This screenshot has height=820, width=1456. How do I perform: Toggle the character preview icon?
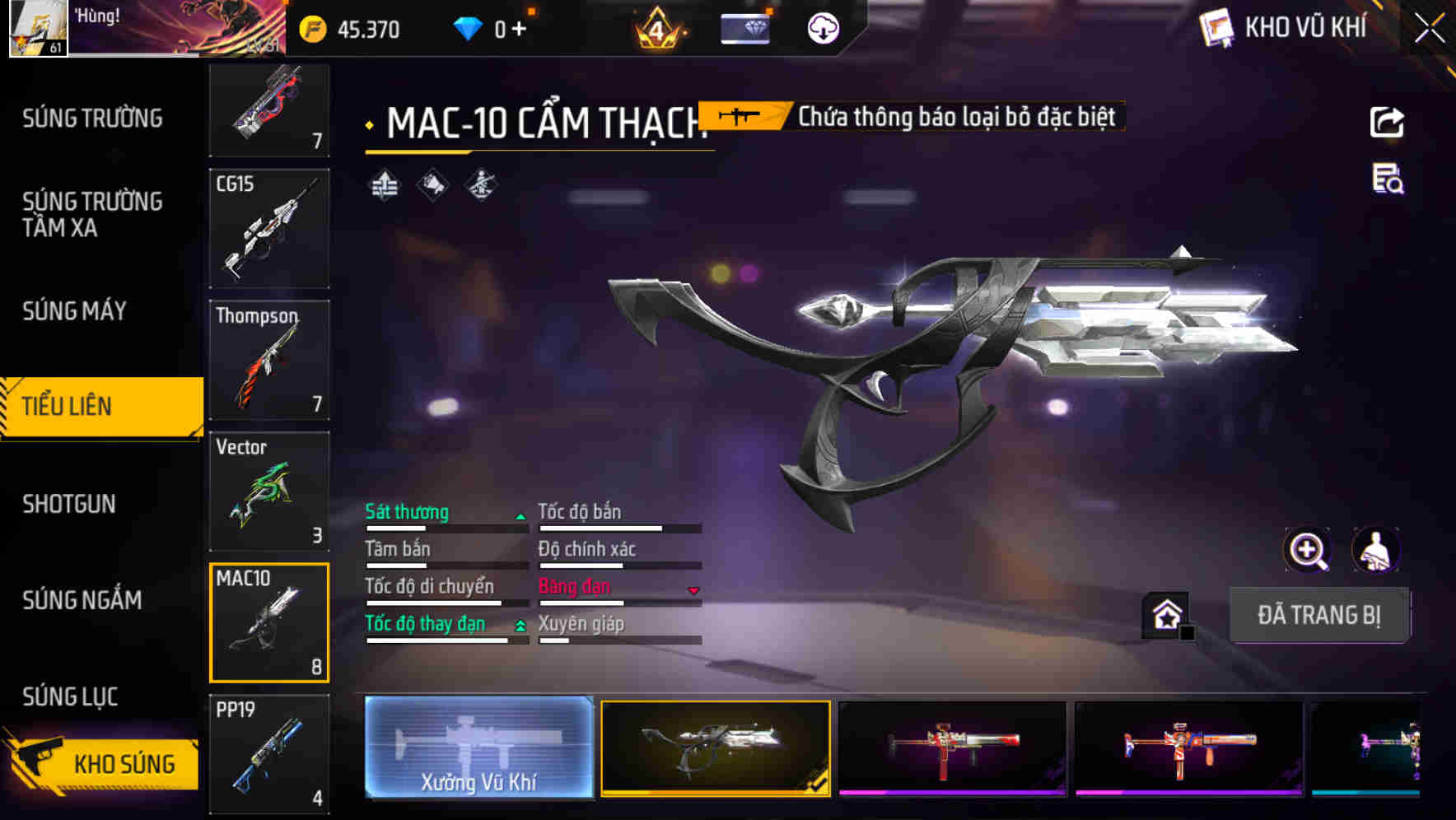point(1375,550)
